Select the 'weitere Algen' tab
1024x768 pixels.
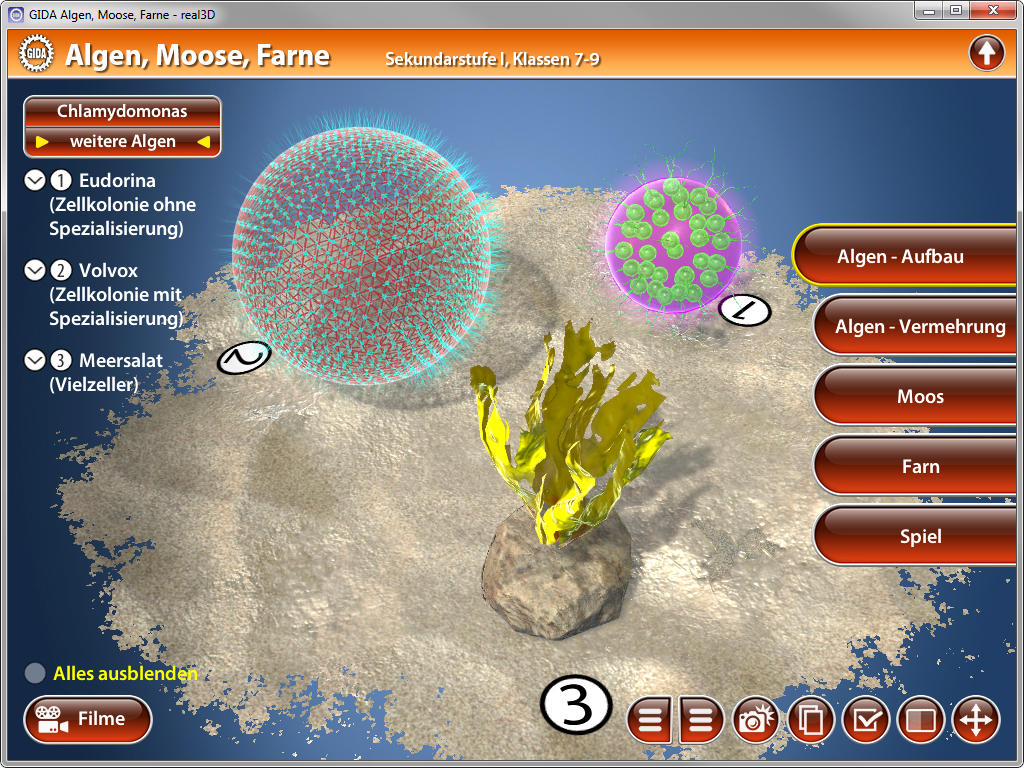(122, 142)
